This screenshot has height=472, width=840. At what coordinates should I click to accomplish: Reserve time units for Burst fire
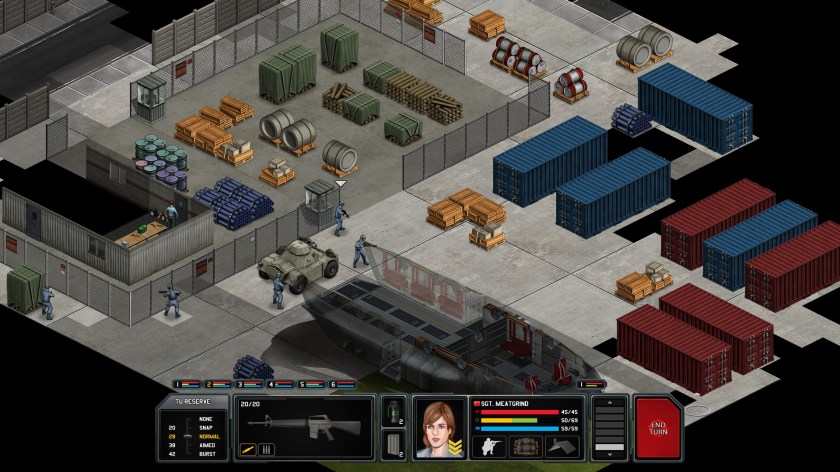click(x=207, y=454)
